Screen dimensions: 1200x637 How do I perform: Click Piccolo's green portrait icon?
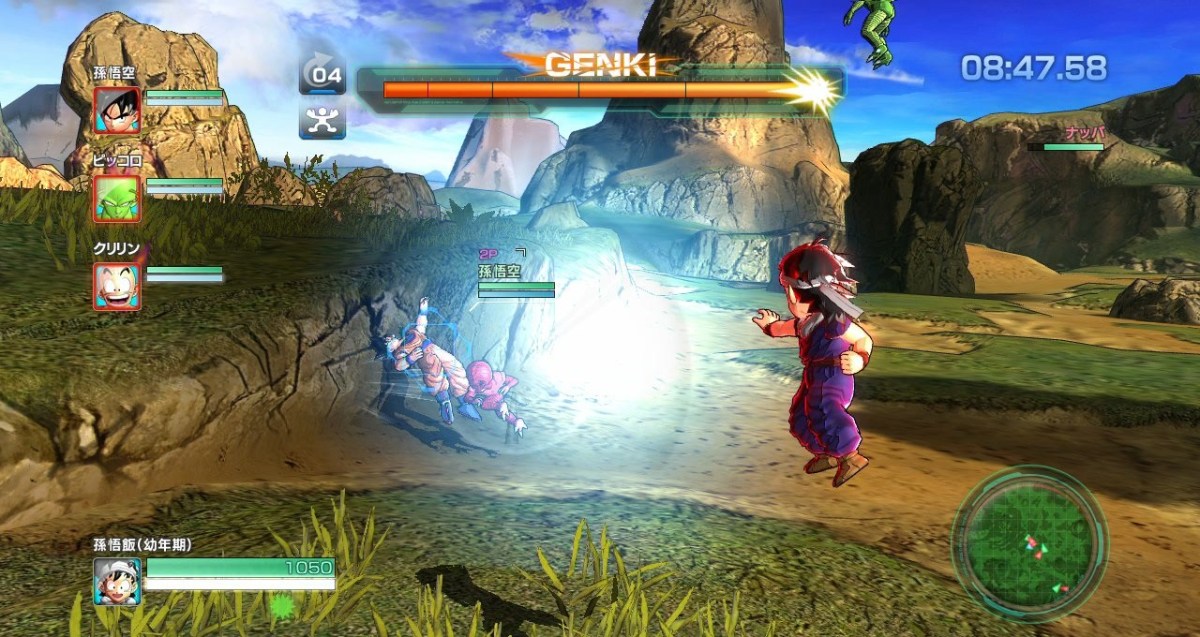point(118,198)
